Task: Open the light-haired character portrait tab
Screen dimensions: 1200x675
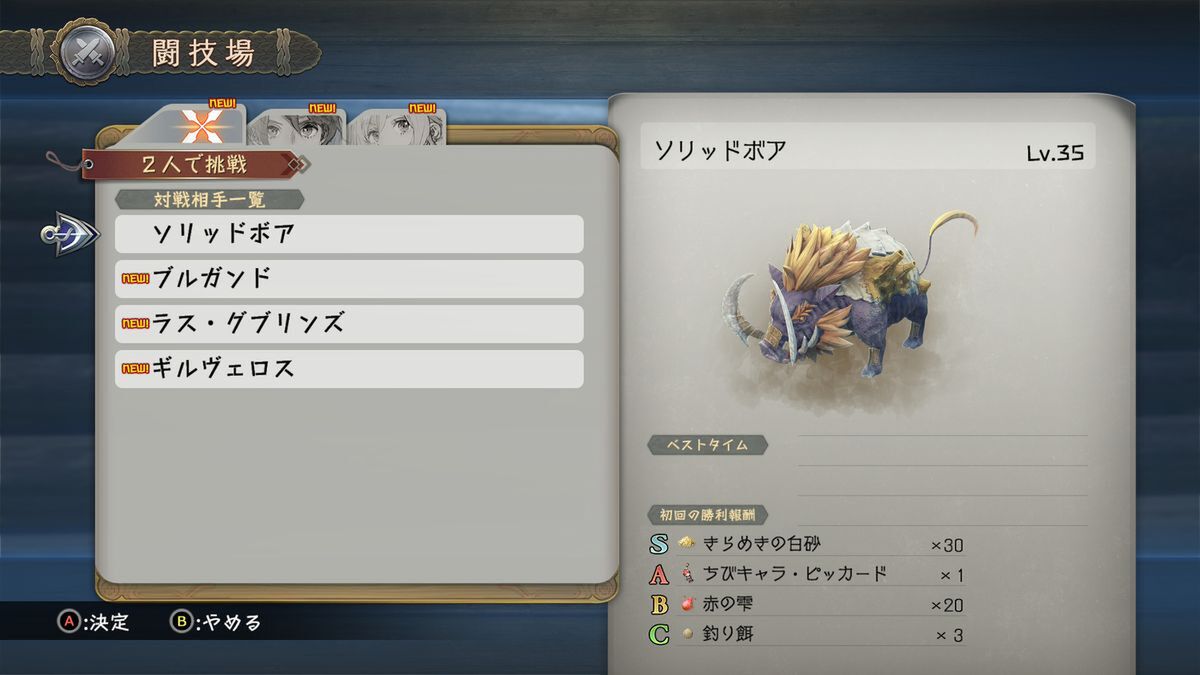Action: point(399,128)
